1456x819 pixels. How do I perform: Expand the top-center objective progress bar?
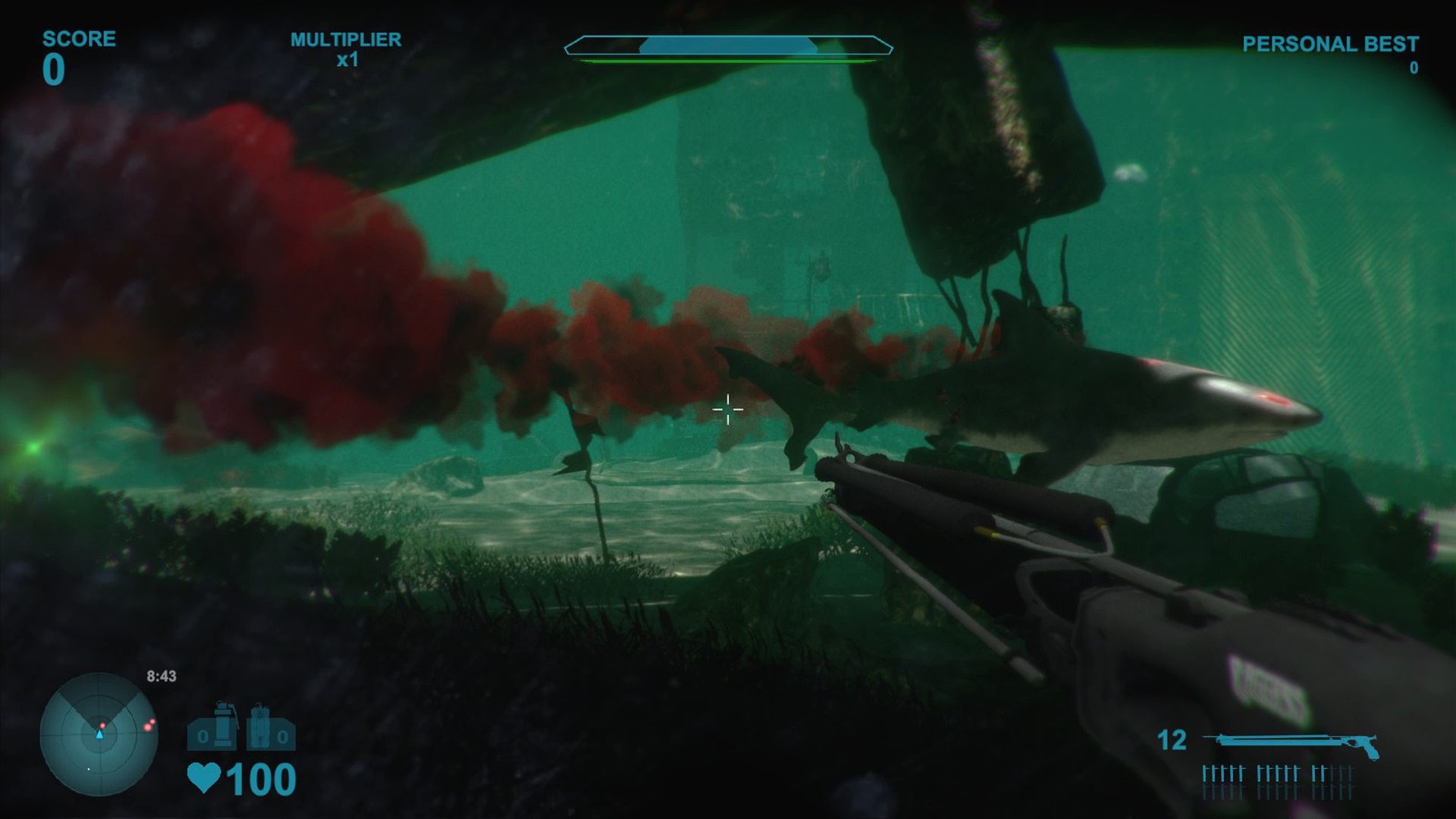click(728, 45)
